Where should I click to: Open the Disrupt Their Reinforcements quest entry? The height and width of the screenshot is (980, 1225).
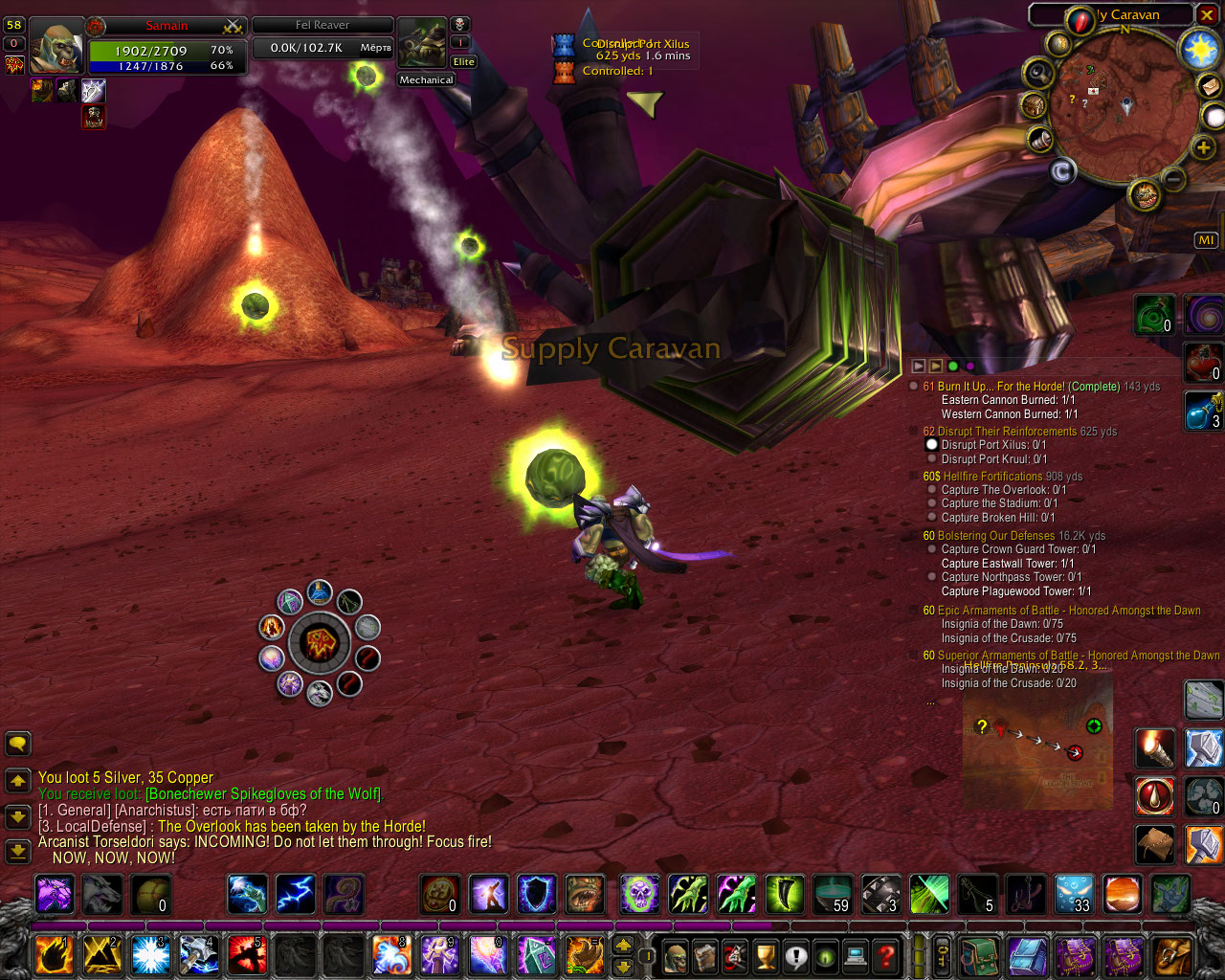(x=1007, y=432)
